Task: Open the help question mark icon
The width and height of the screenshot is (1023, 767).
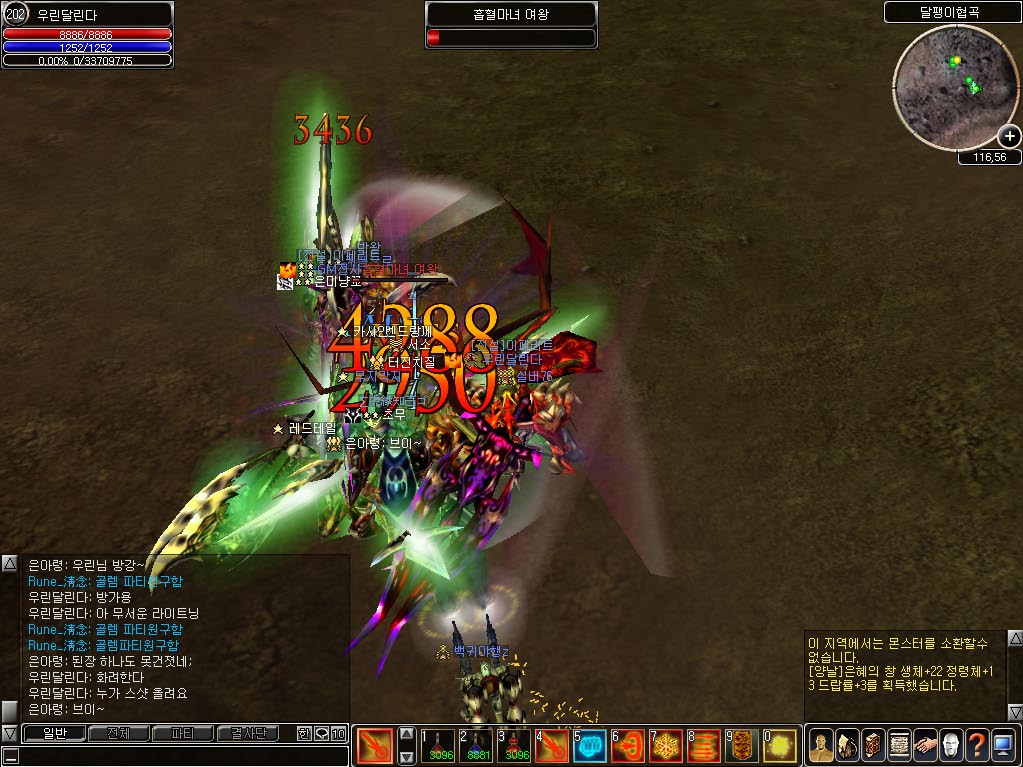Action: (x=977, y=745)
